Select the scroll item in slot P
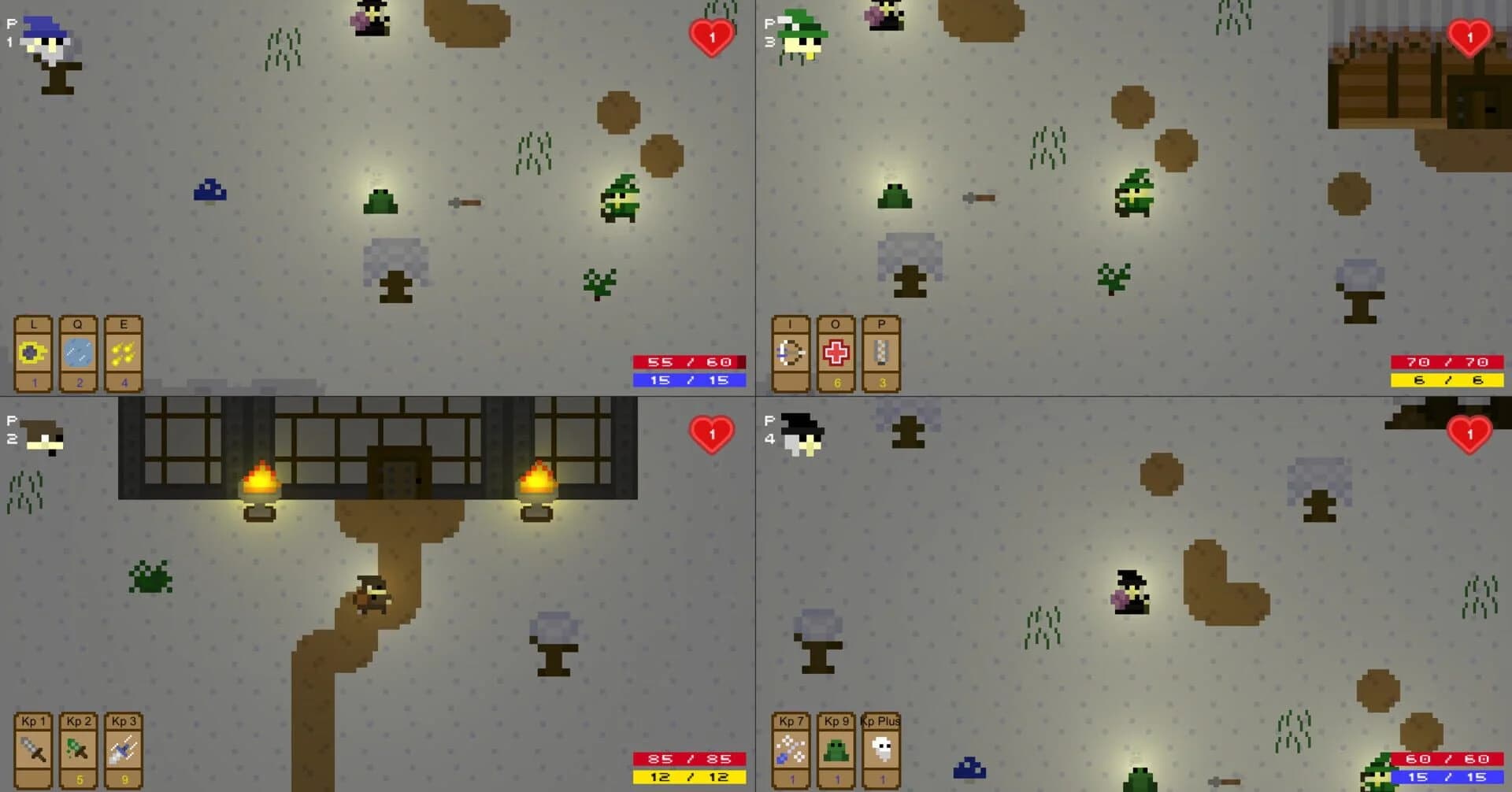 click(x=882, y=353)
